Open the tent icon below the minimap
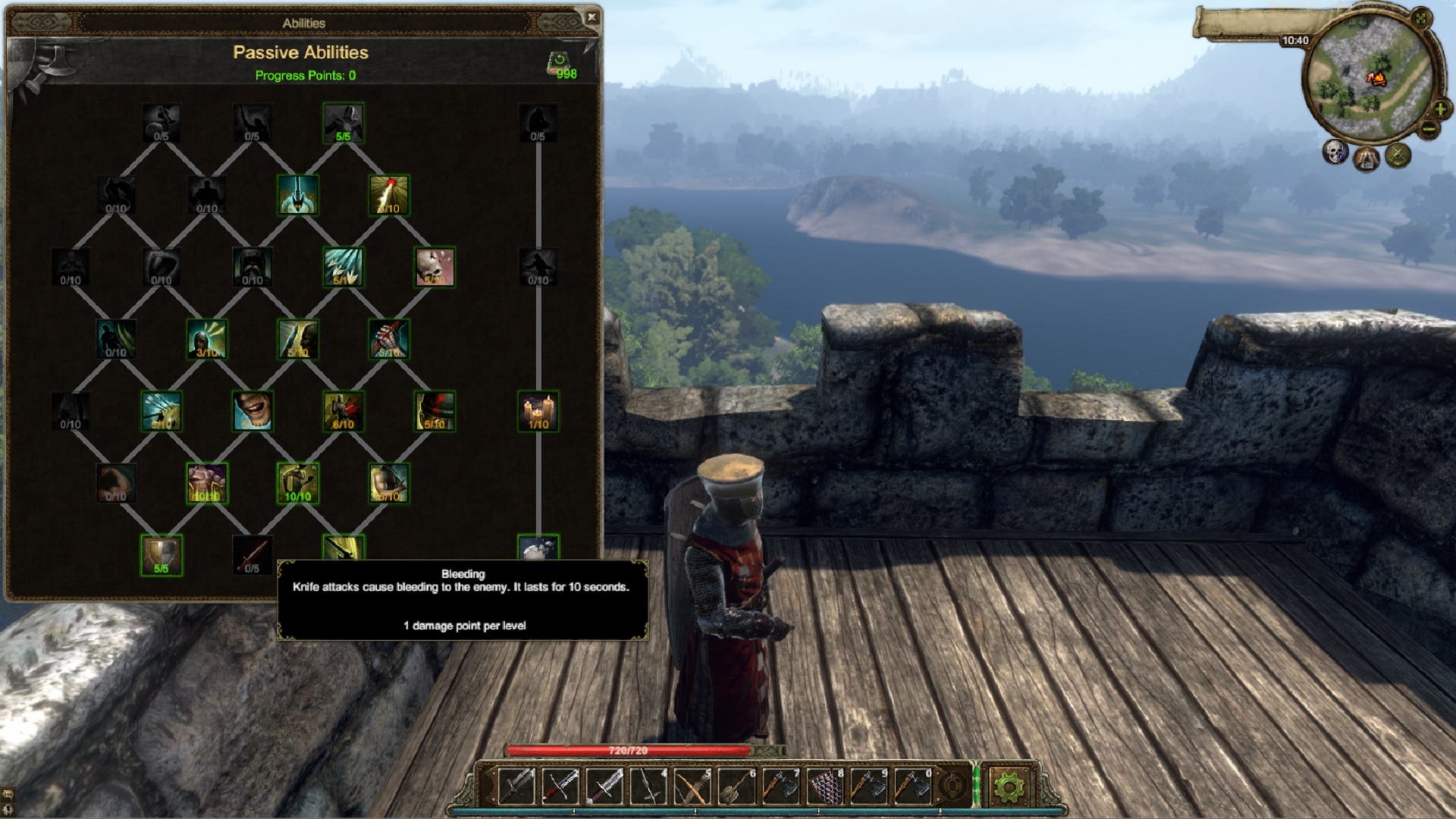 coord(1367,158)
